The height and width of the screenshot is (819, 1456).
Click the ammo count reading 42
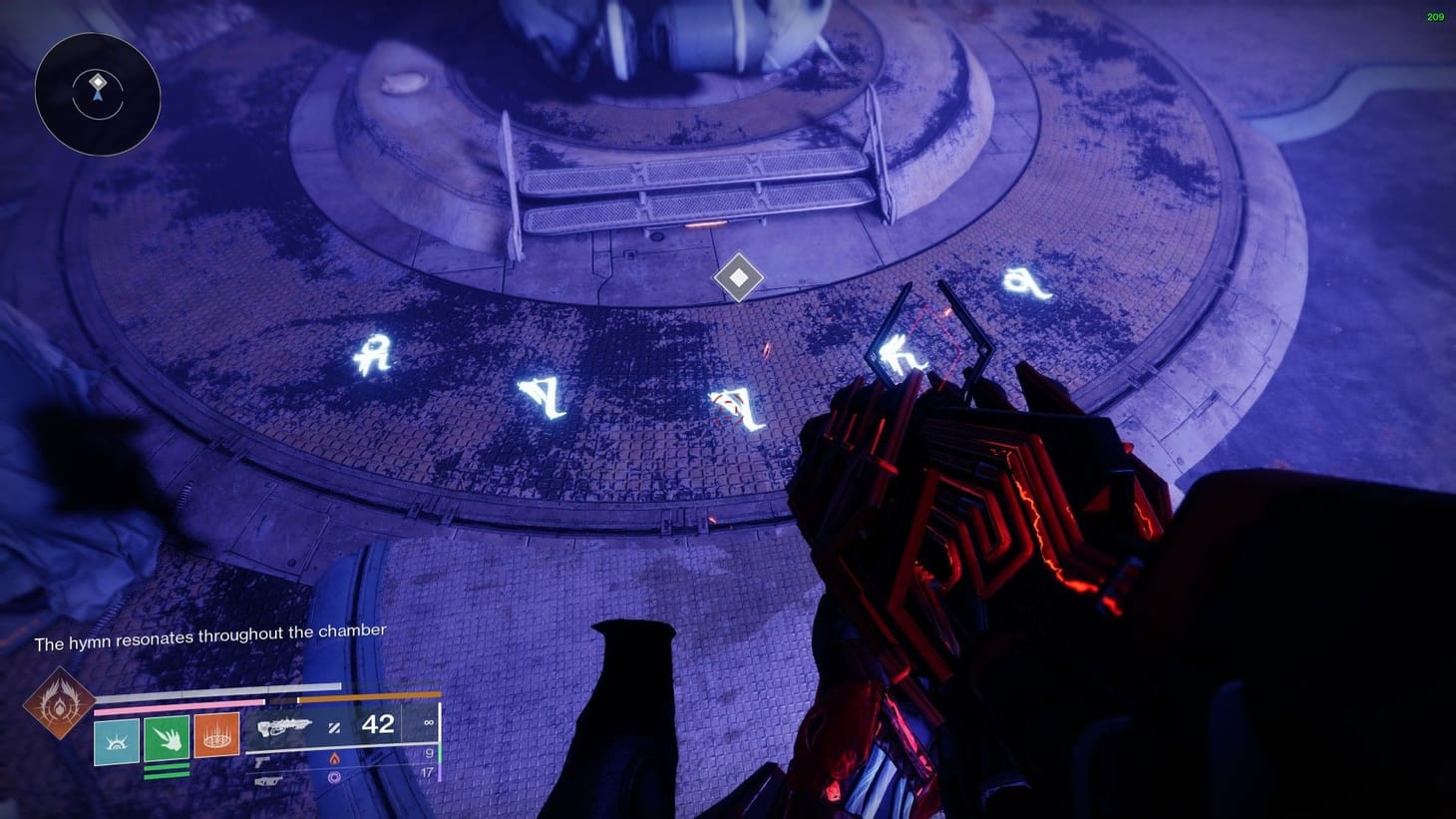(376, 725)
